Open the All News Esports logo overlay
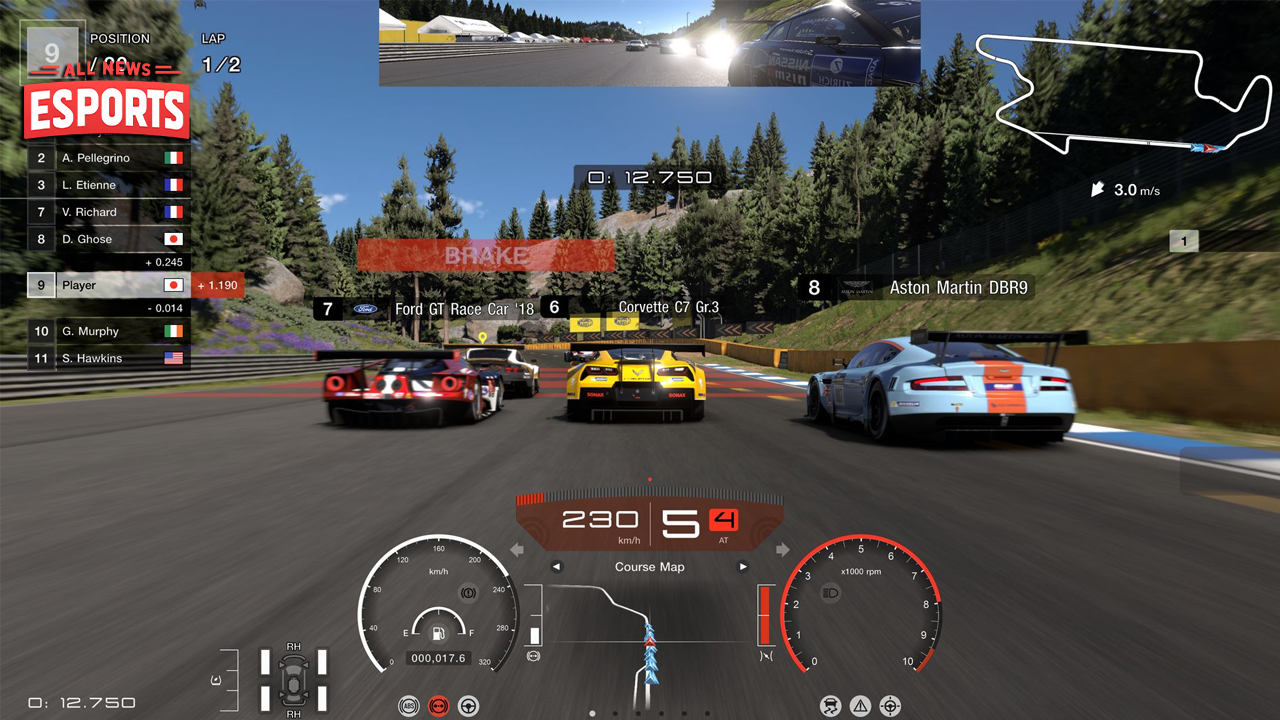 click(x=107, y=100)
